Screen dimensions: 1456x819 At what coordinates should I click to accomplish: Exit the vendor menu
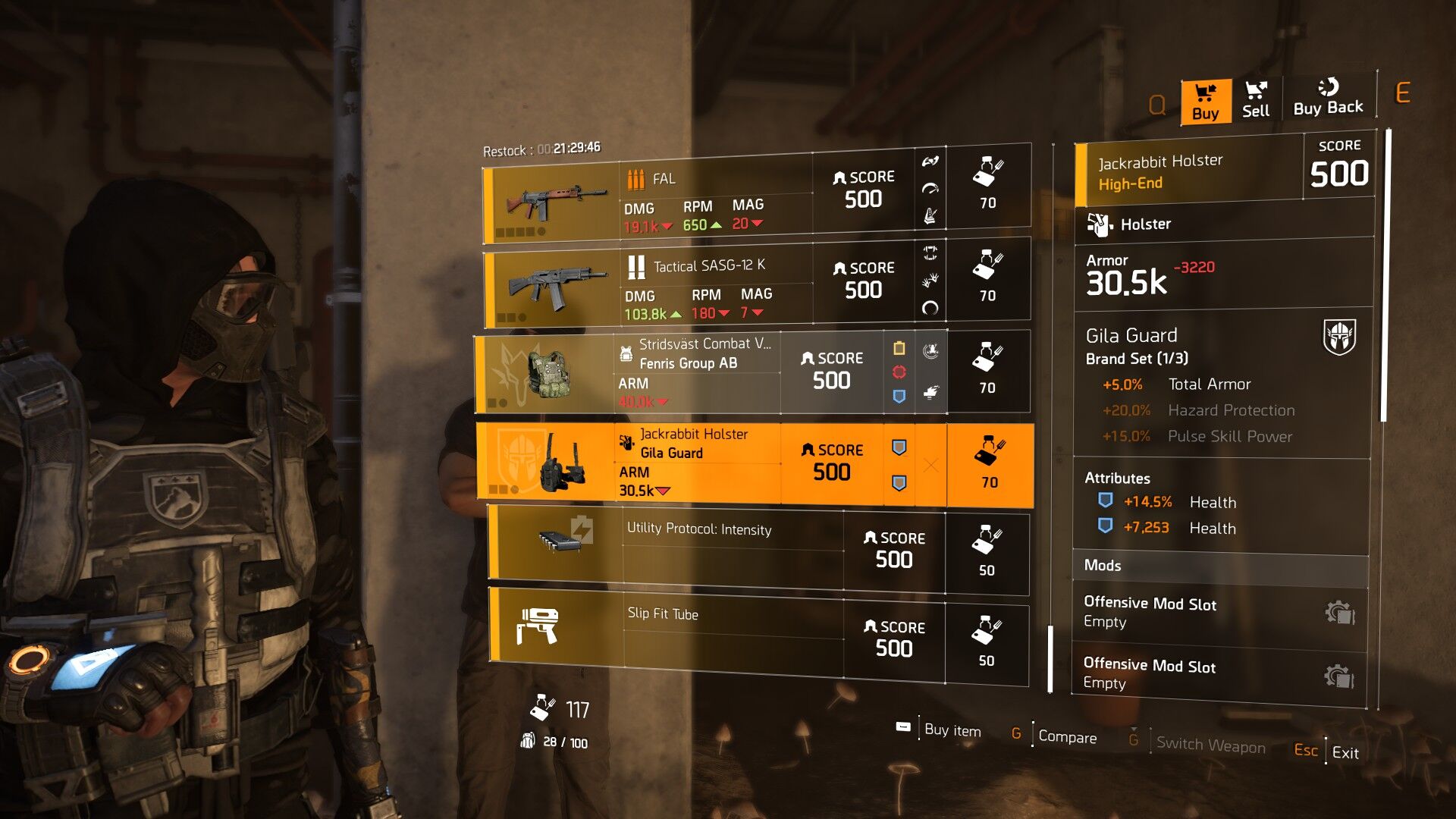pyautogui.click(x=1345, y=752)
